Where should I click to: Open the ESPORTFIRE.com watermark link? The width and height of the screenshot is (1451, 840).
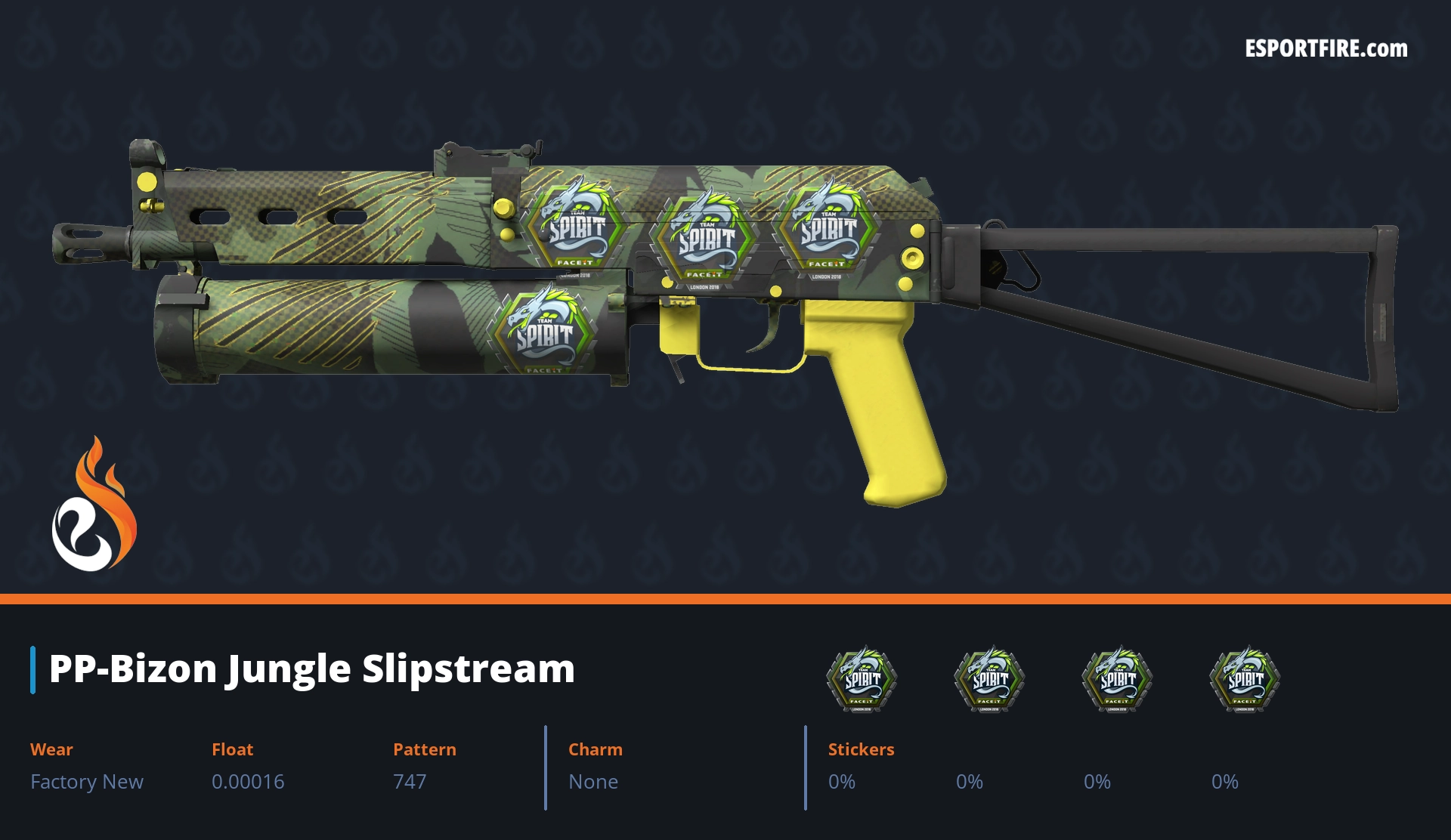tap(1326, 49)
